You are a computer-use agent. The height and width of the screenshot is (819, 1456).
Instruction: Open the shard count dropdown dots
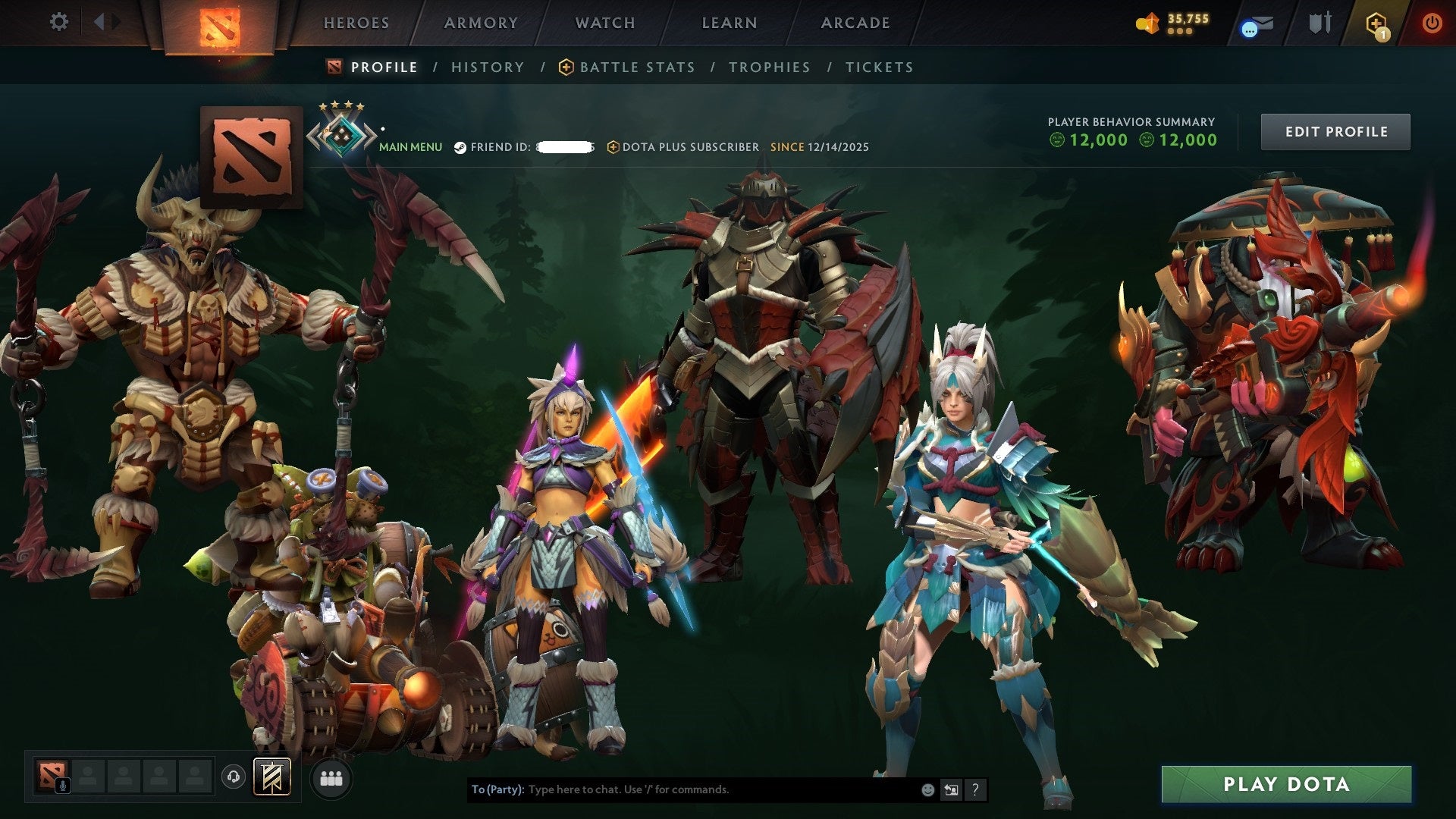(x=1181, y=32)
